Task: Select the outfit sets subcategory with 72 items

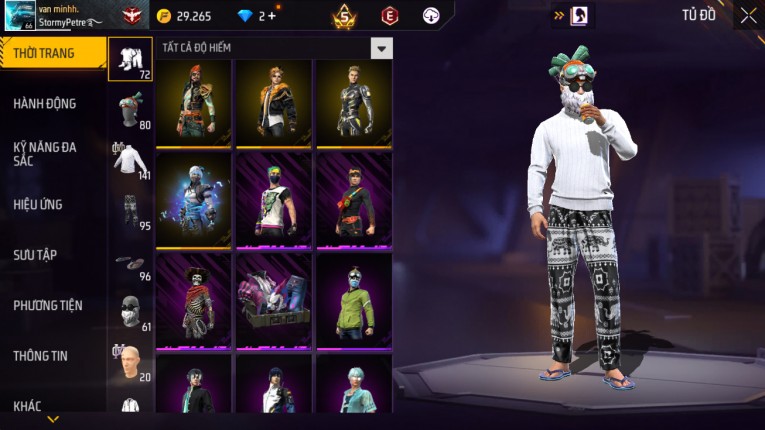Action: pyautogui.click(x=130, y=60)
